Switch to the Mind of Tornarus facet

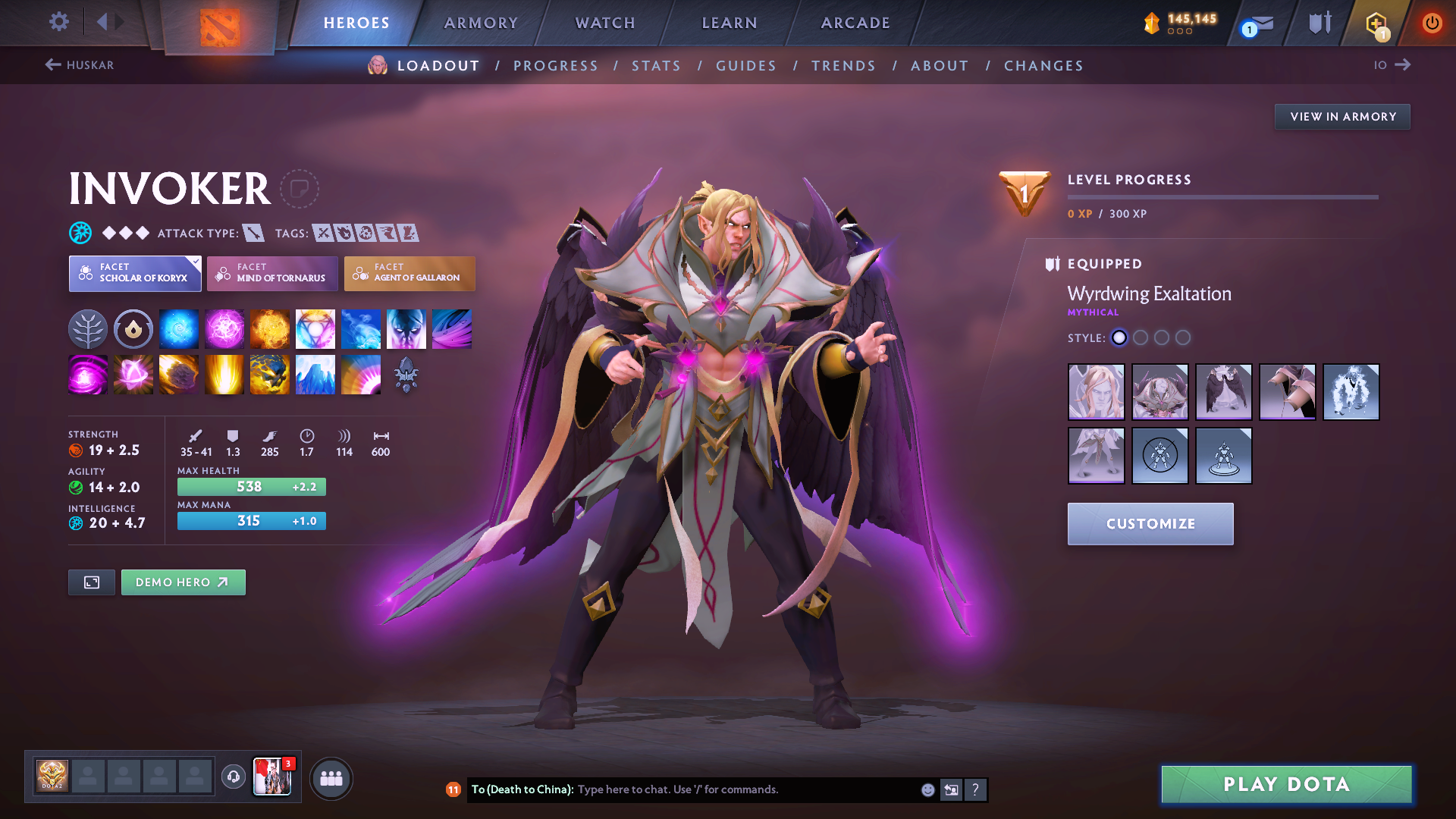coord(271,274)
